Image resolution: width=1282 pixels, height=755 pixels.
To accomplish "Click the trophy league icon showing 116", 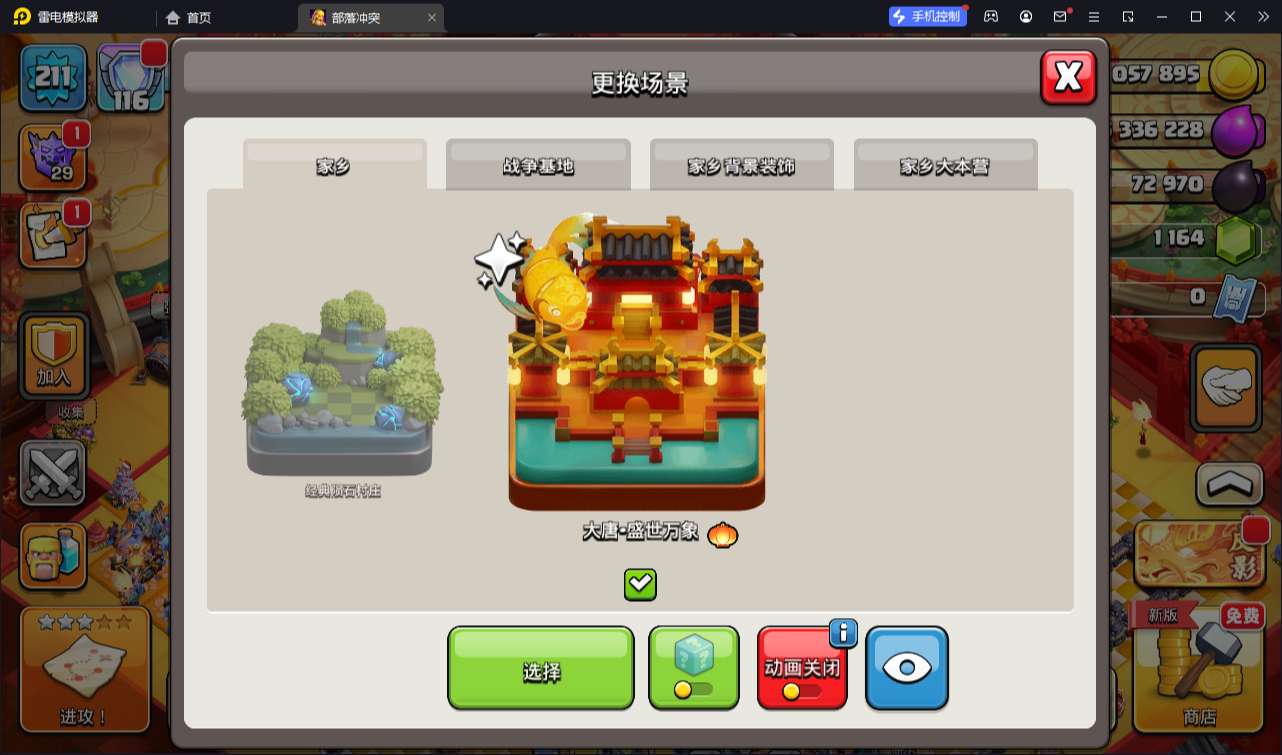I will click(x=130, y=77).
